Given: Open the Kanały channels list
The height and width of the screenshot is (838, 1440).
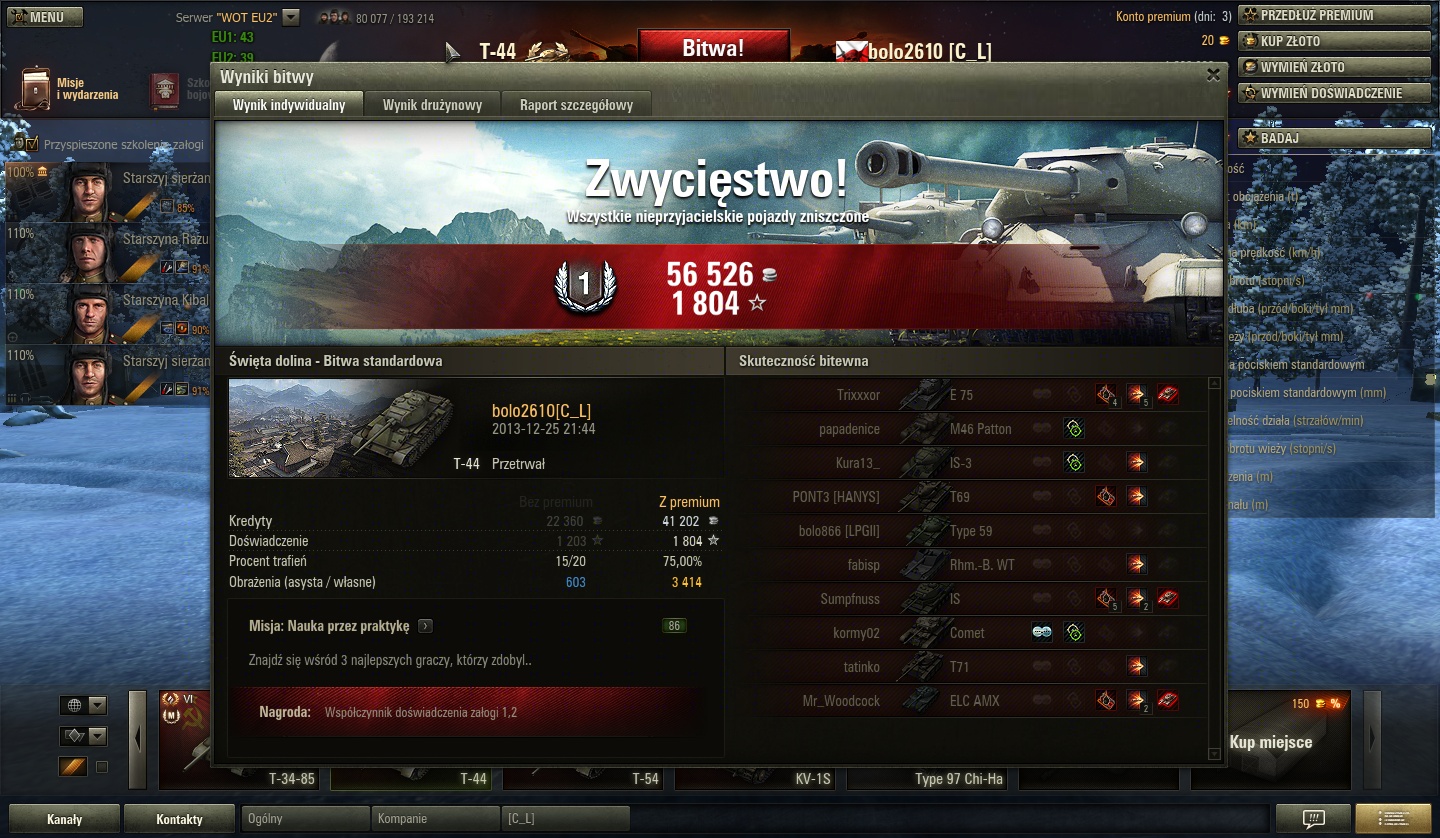Looking at the screenshot, I should [64, 819].
